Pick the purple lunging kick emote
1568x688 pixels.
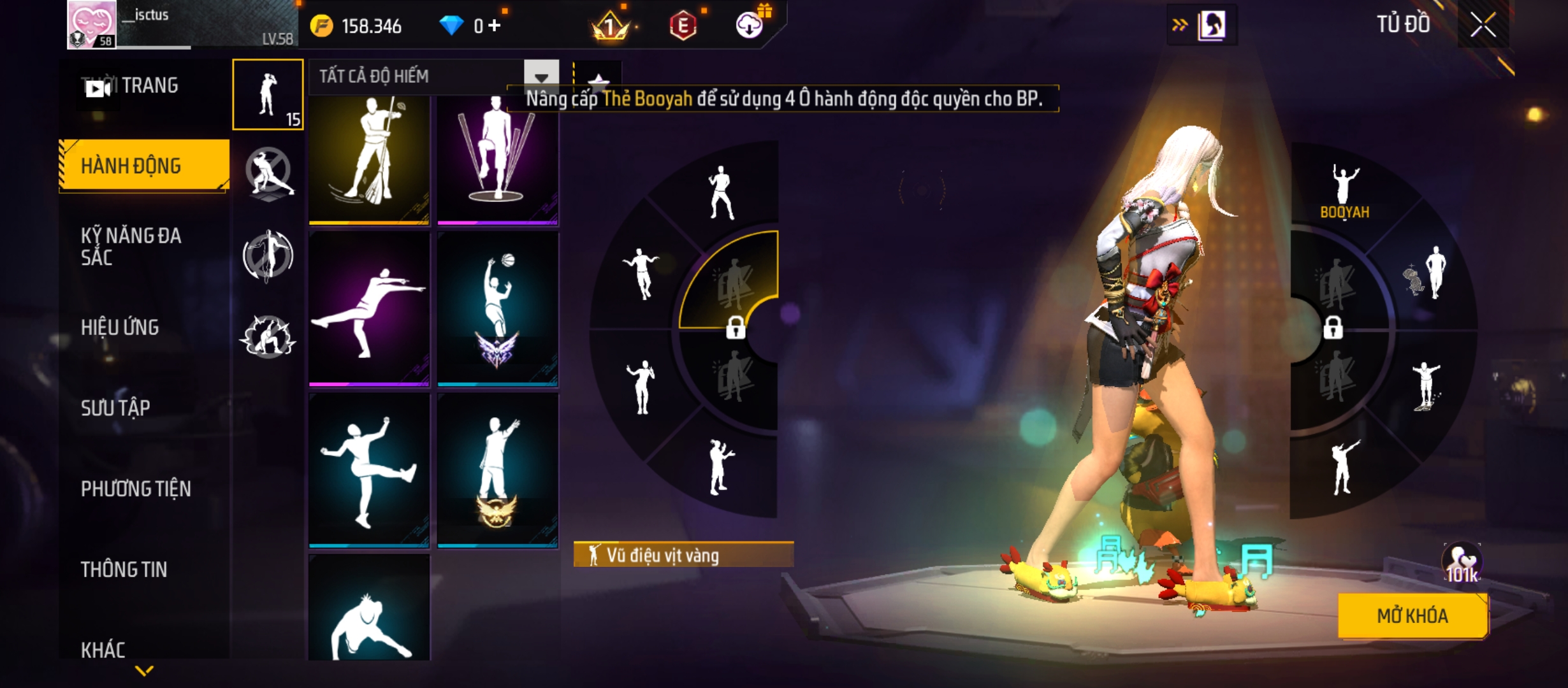click(x=369, y=309)
